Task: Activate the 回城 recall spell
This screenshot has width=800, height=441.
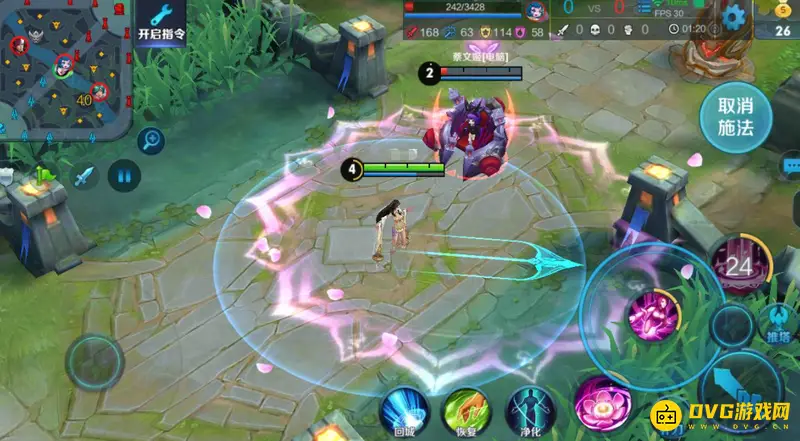Action: 405,410
